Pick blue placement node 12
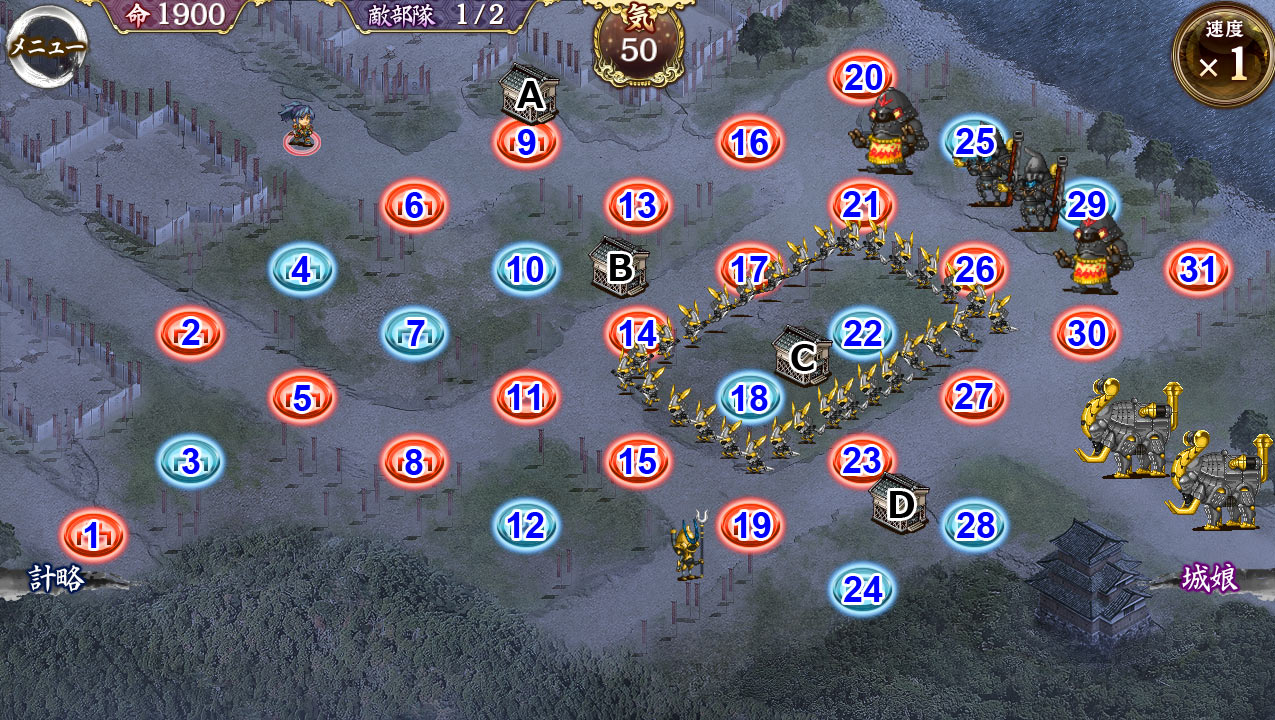This screenshot has height=720, width=1275. pos(526,525)
